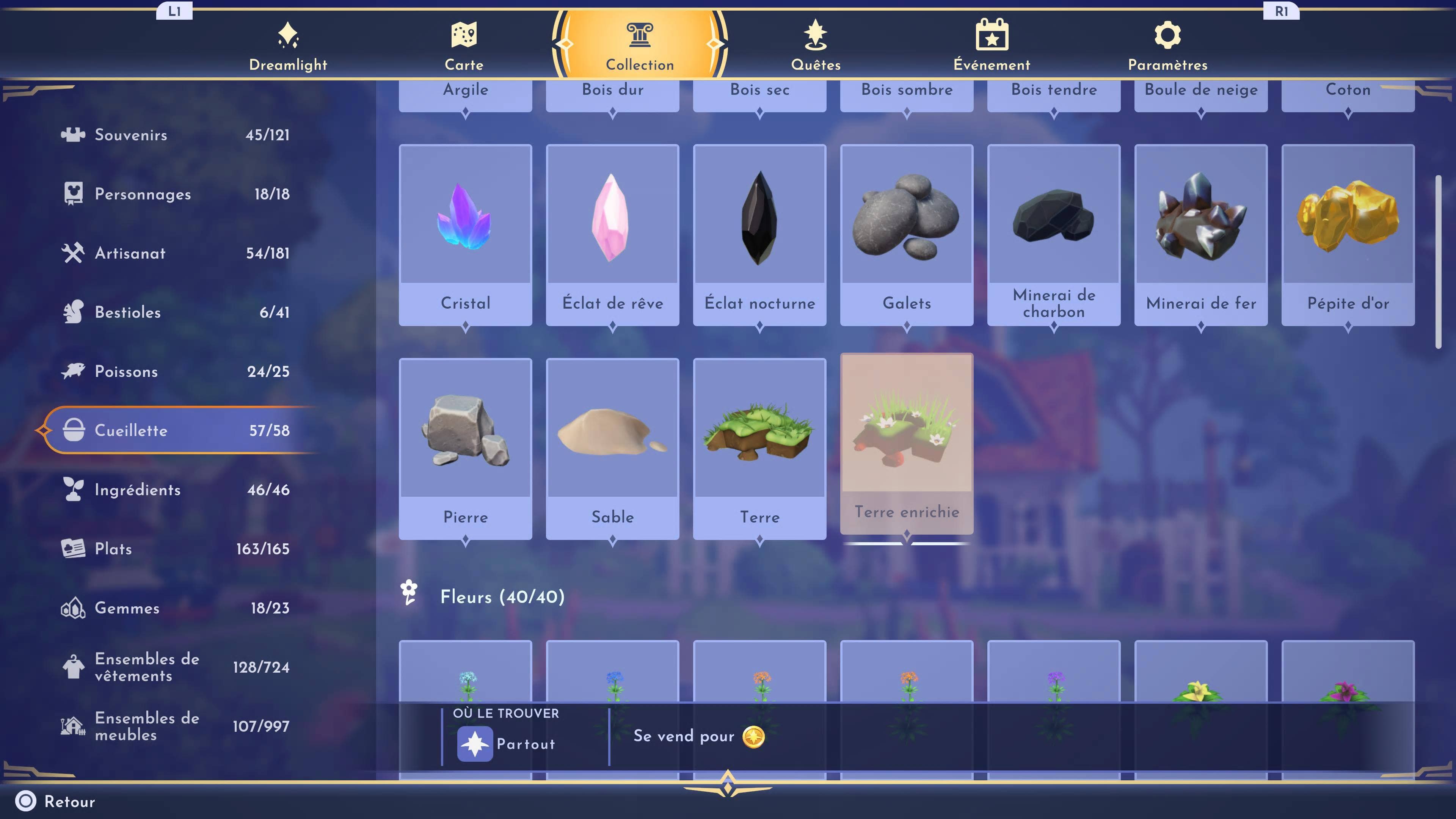Select the Cristal item card

465,235
